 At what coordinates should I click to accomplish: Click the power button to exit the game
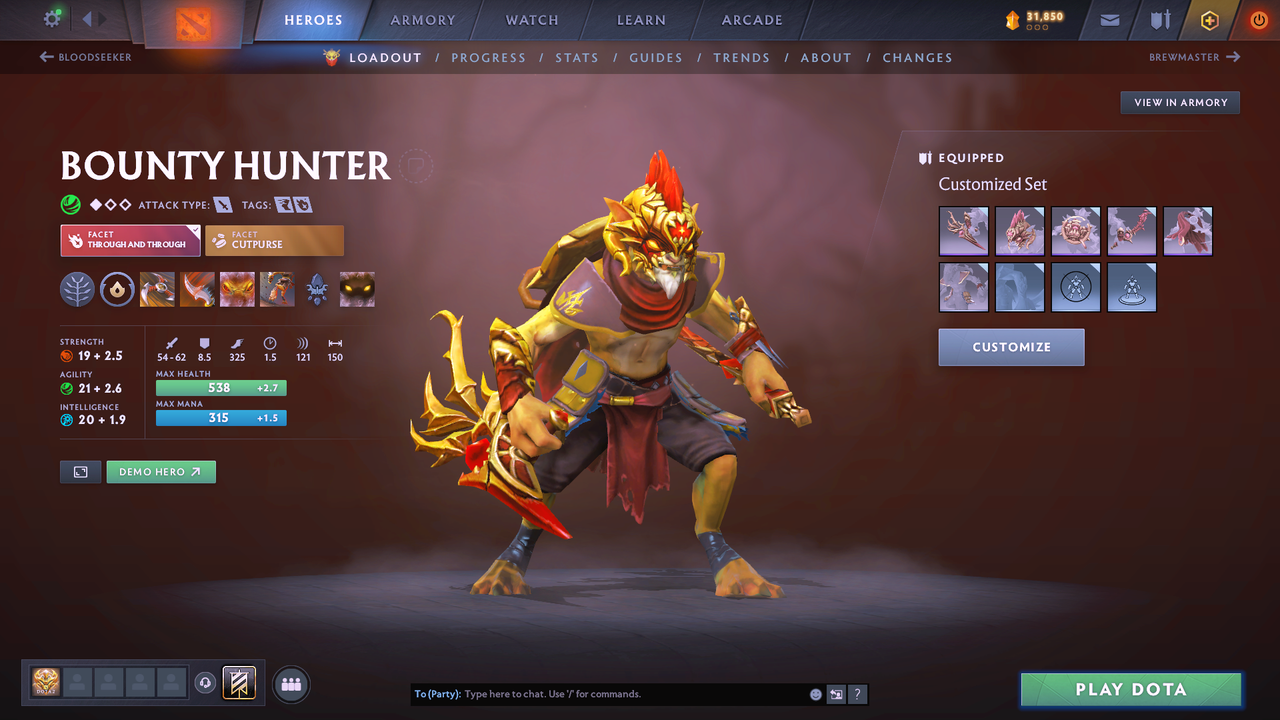coord(1258,19)
